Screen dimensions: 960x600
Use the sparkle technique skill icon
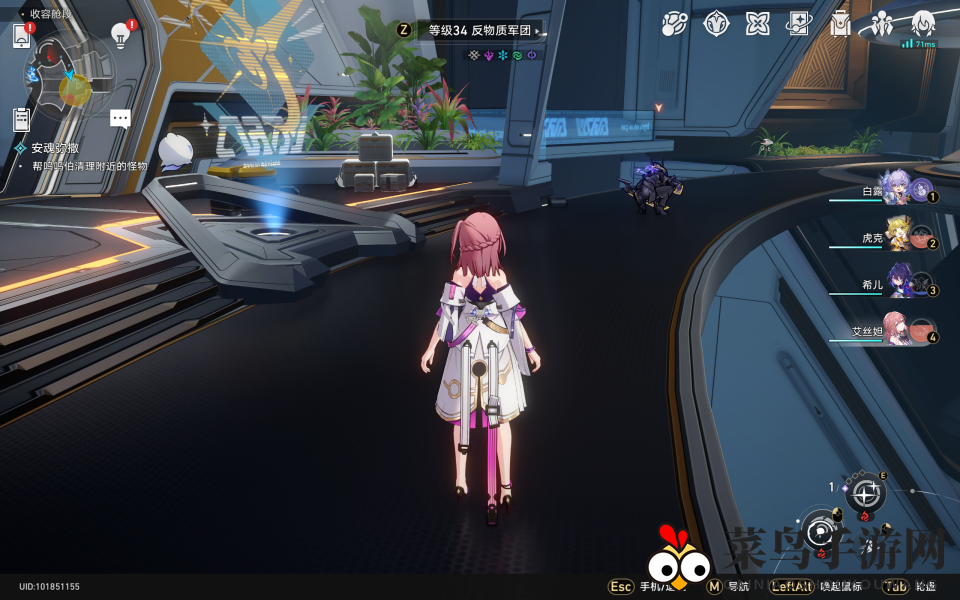click(x=866, y=493)
